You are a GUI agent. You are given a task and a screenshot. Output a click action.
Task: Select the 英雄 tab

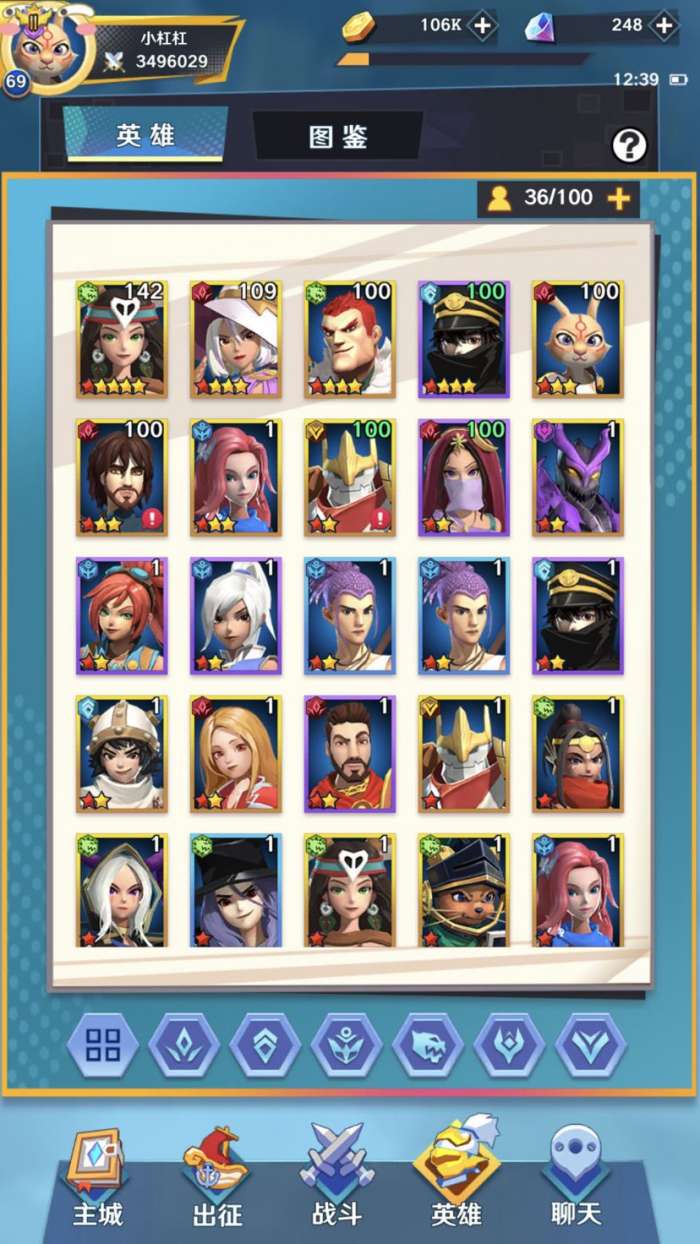(x=146, y=135)
